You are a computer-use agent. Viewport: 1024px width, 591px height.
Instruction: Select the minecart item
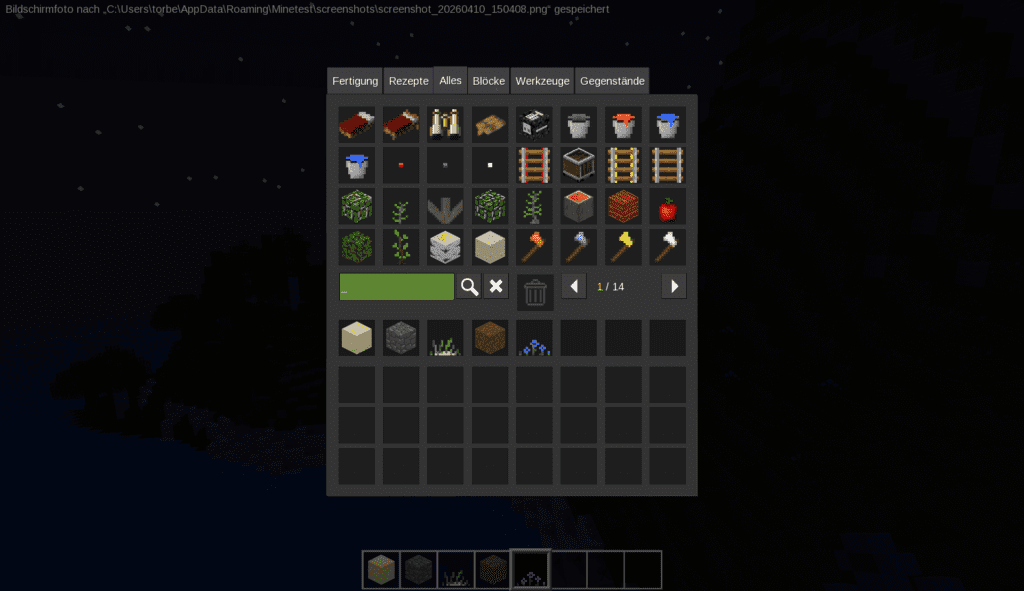(x=579, y=165)
